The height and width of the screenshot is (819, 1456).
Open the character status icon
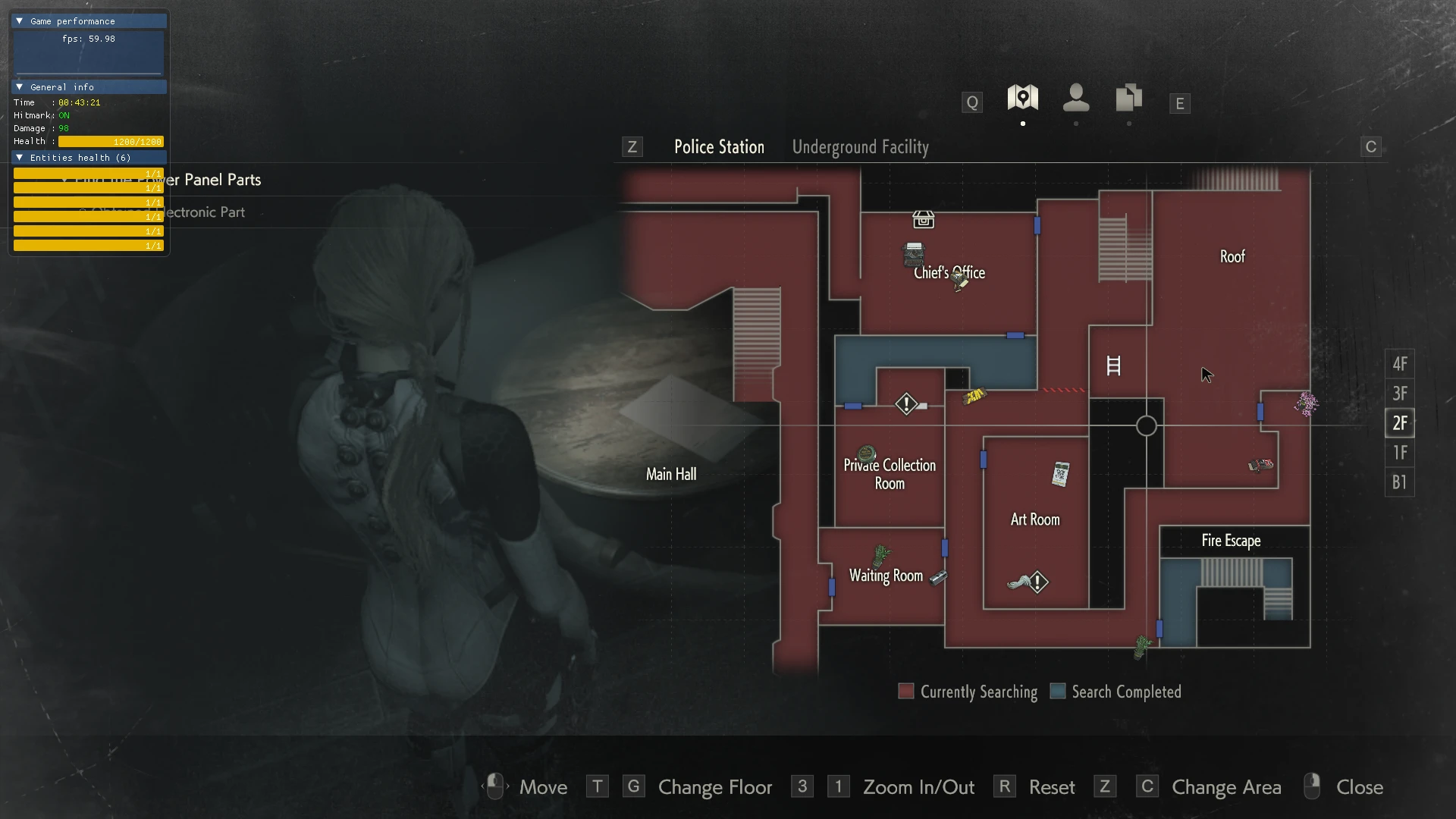[1075, 98]
